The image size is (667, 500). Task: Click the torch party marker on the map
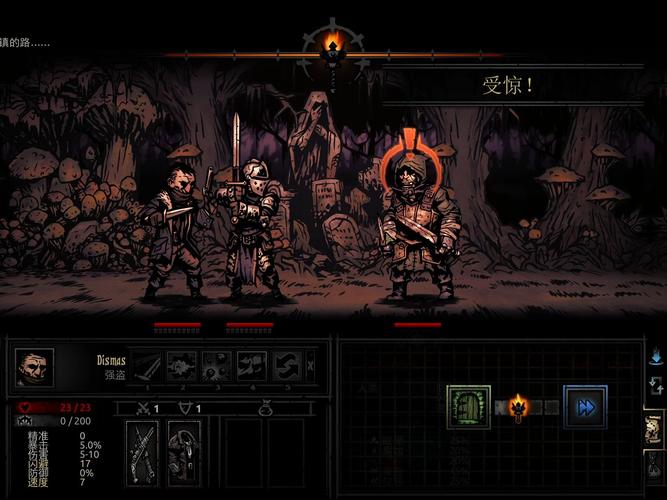pyautogui.click(x=518, y=406)
